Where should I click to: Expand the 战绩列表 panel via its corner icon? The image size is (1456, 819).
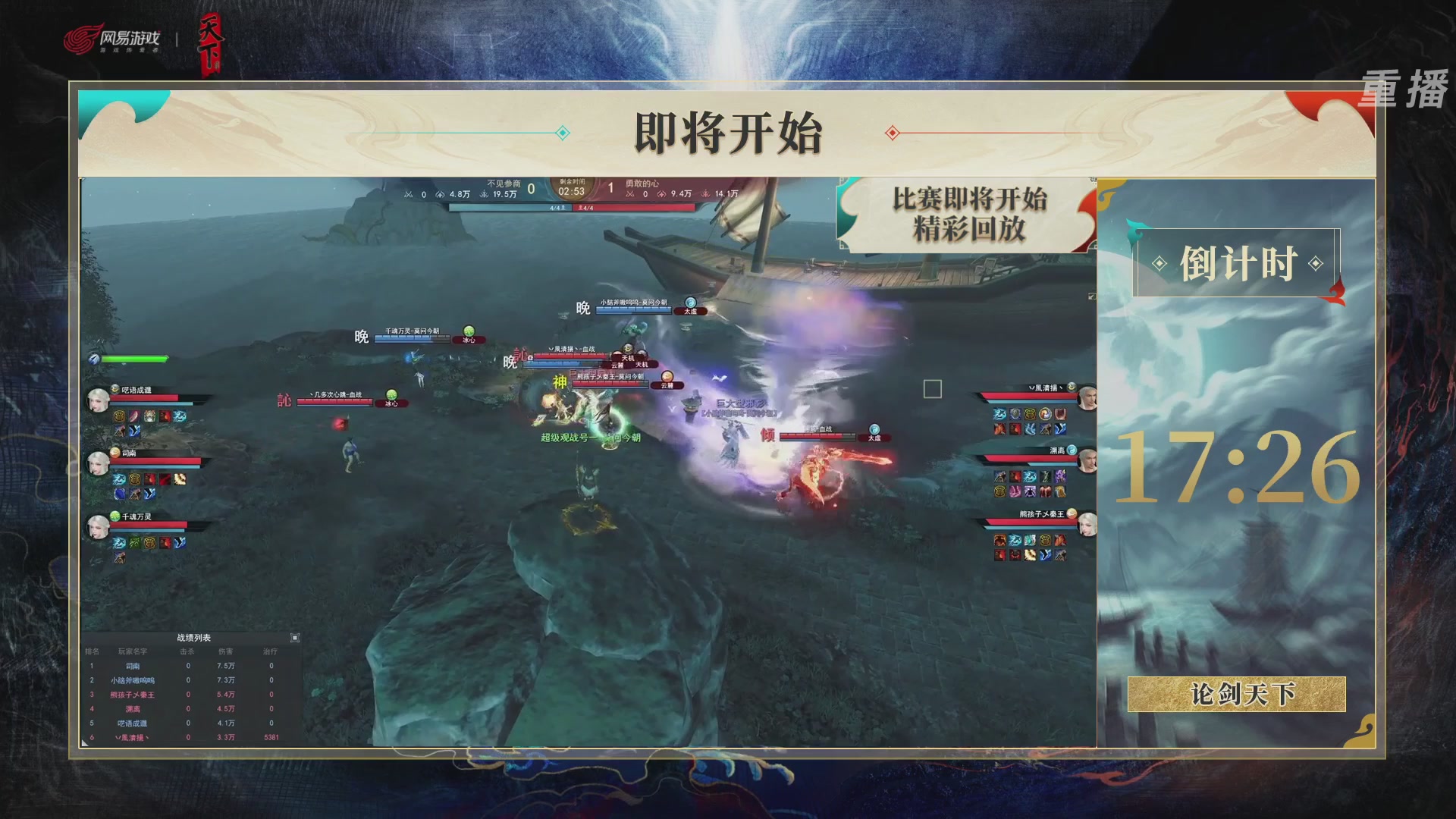pyautogui.click(x=296, y=638)
